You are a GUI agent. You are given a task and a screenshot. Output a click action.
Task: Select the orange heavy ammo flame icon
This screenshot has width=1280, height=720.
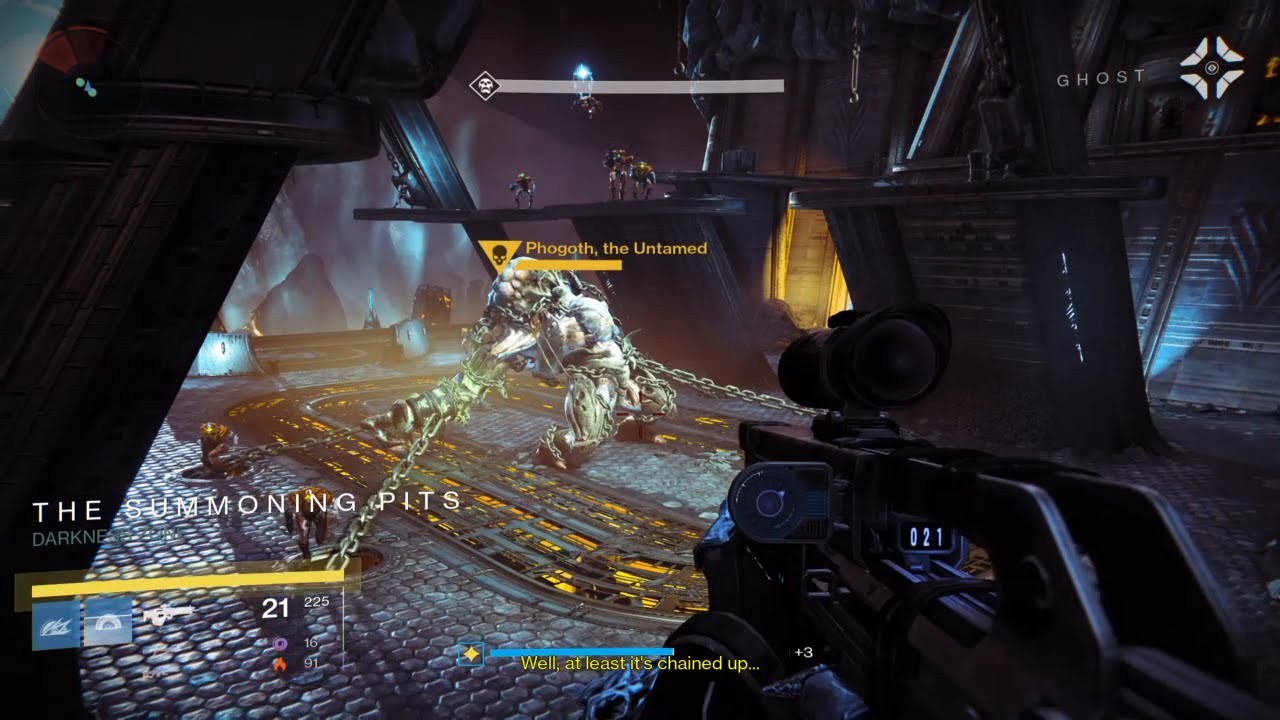coord(281,662)
